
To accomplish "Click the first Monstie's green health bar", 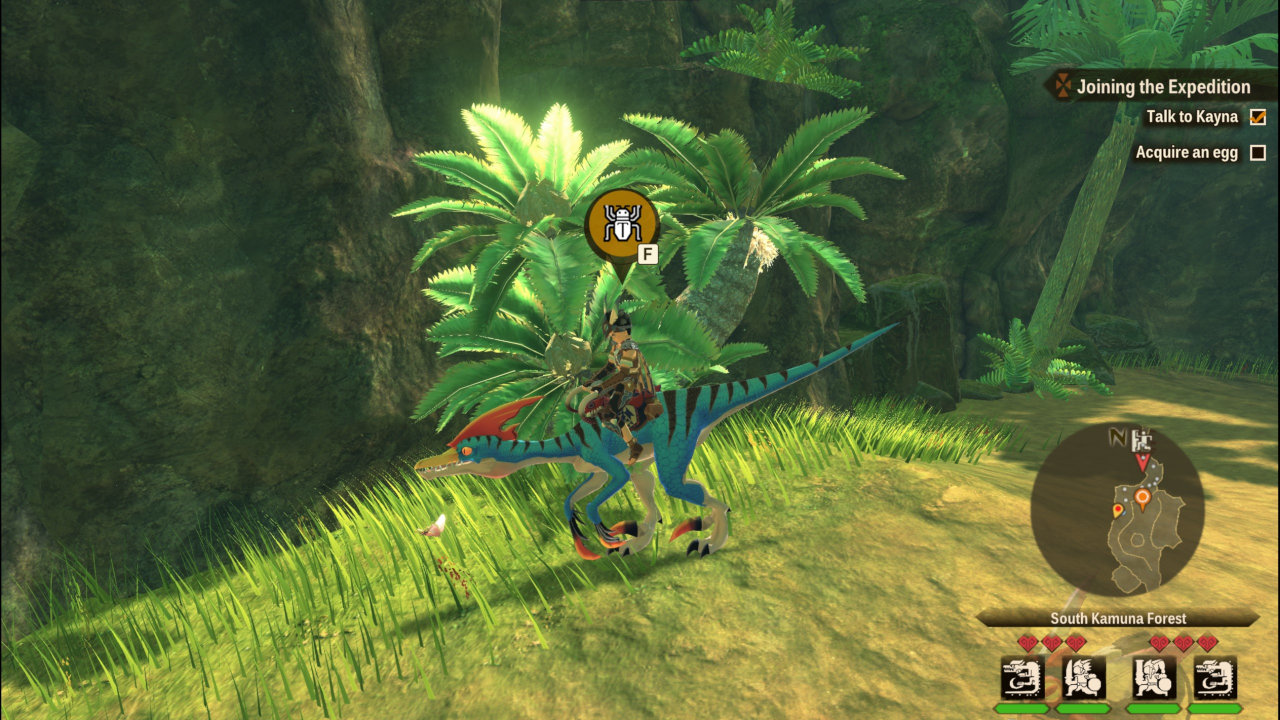I will pos(1023,708).
